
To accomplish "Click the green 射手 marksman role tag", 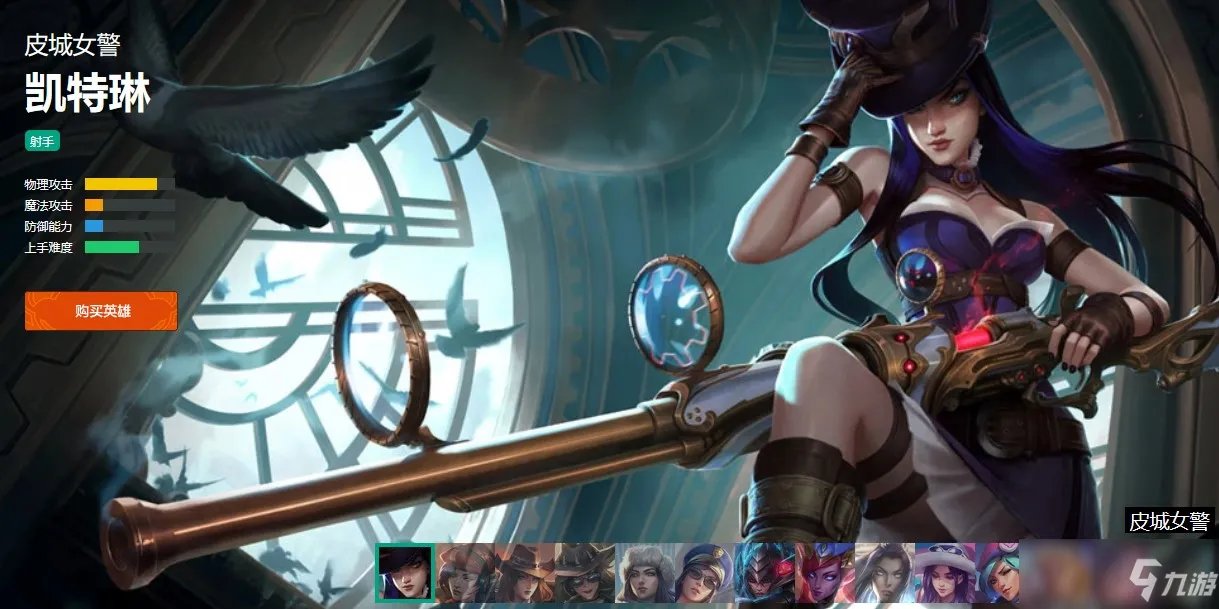I will pos(40,141).
